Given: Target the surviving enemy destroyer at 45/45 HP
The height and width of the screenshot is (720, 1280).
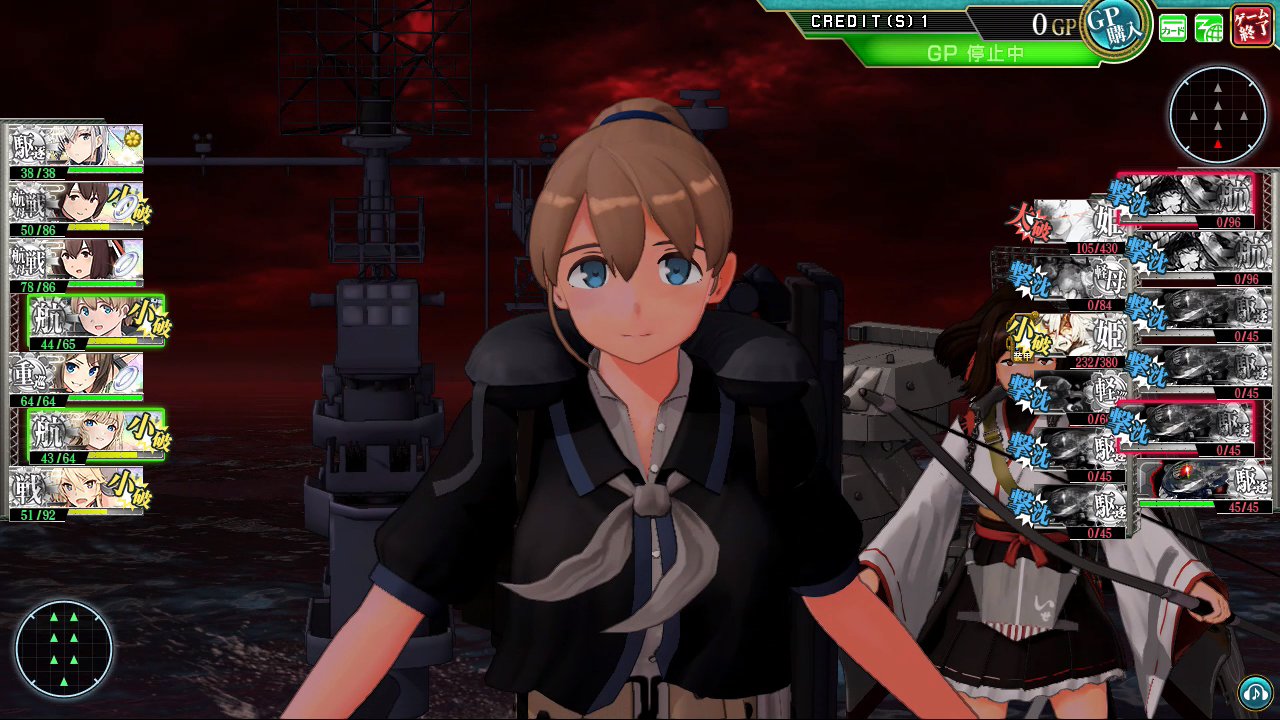Looking at the screenshot, I should (x=1205, y=487).
